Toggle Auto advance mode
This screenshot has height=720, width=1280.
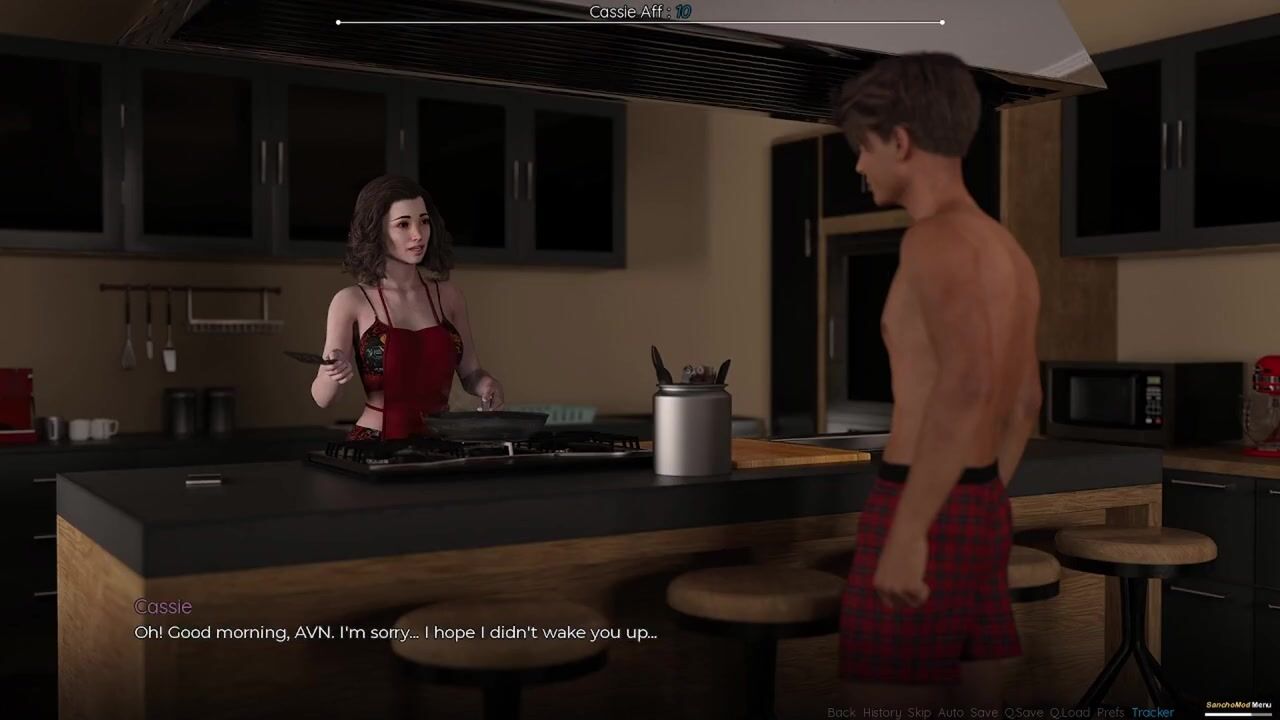click(x=950, y=712)
